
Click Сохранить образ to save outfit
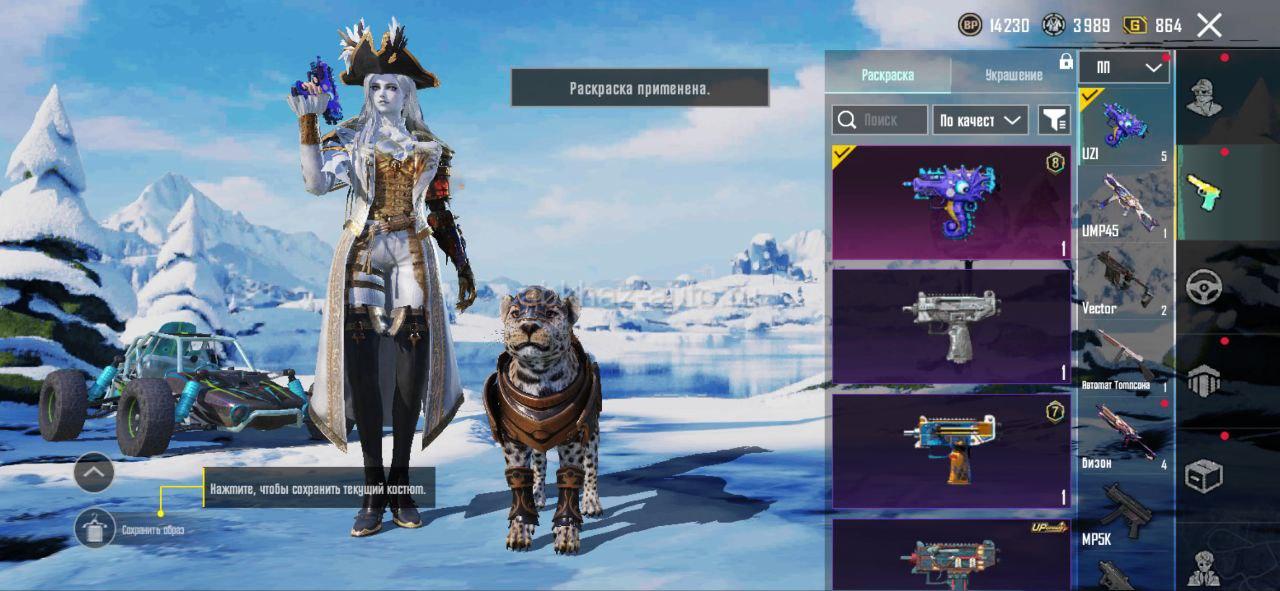[96, 528]
